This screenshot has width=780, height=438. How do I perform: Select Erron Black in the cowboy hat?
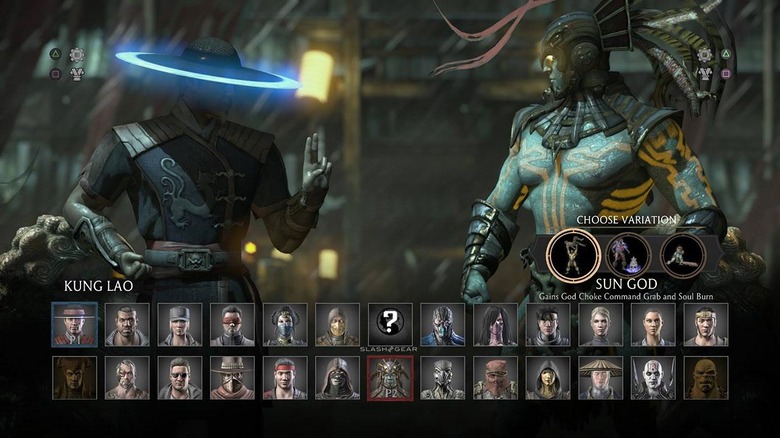pyautogui.click(x=232, y=378)
